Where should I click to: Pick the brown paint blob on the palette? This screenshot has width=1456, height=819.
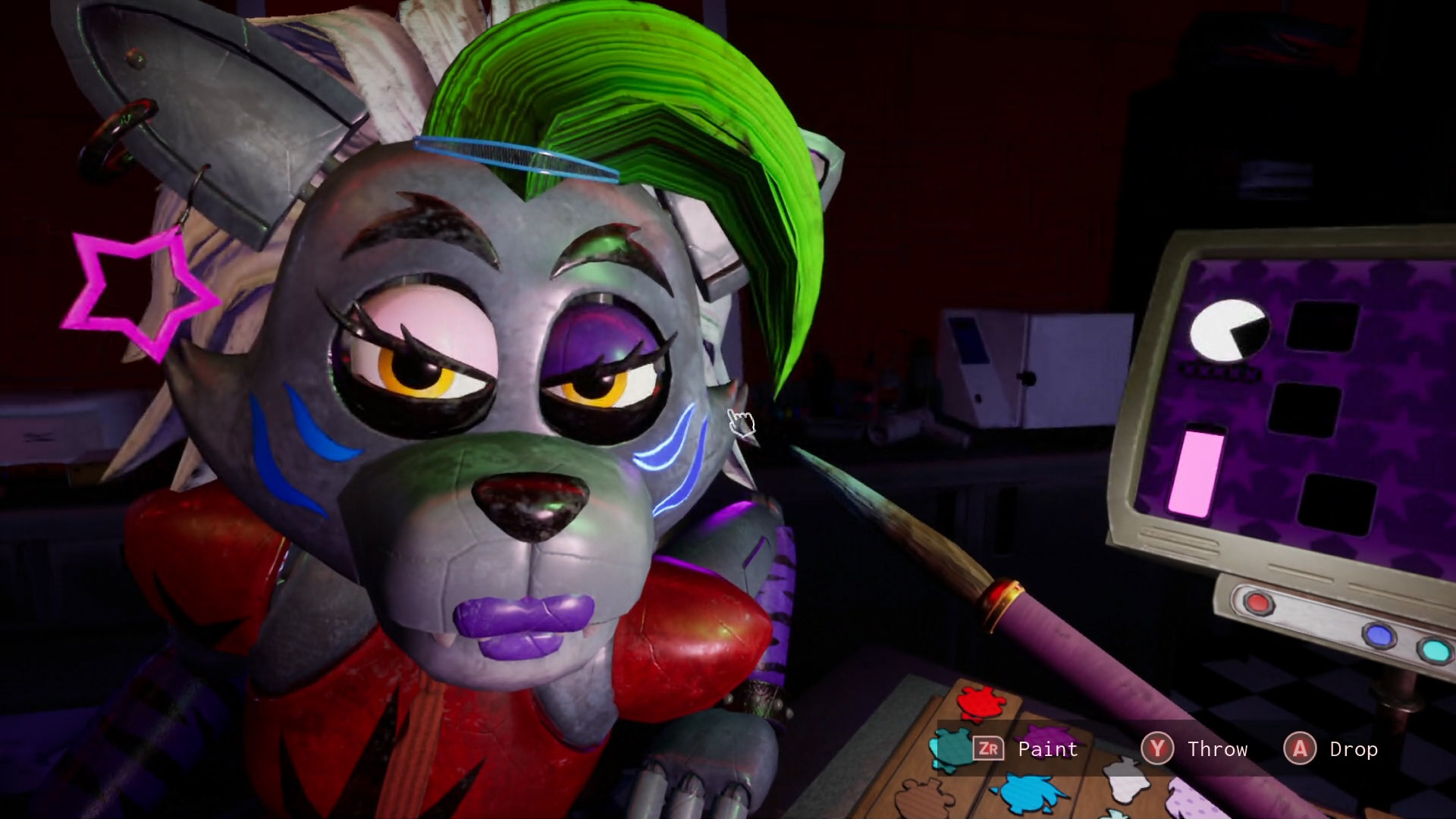pos(924,798)
